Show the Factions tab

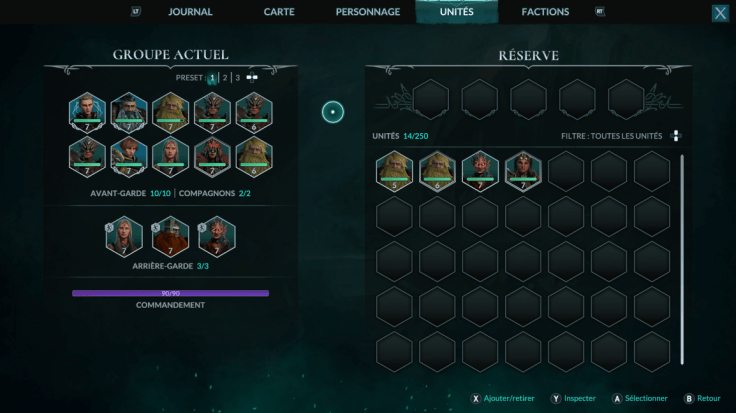tap(545, 12)
